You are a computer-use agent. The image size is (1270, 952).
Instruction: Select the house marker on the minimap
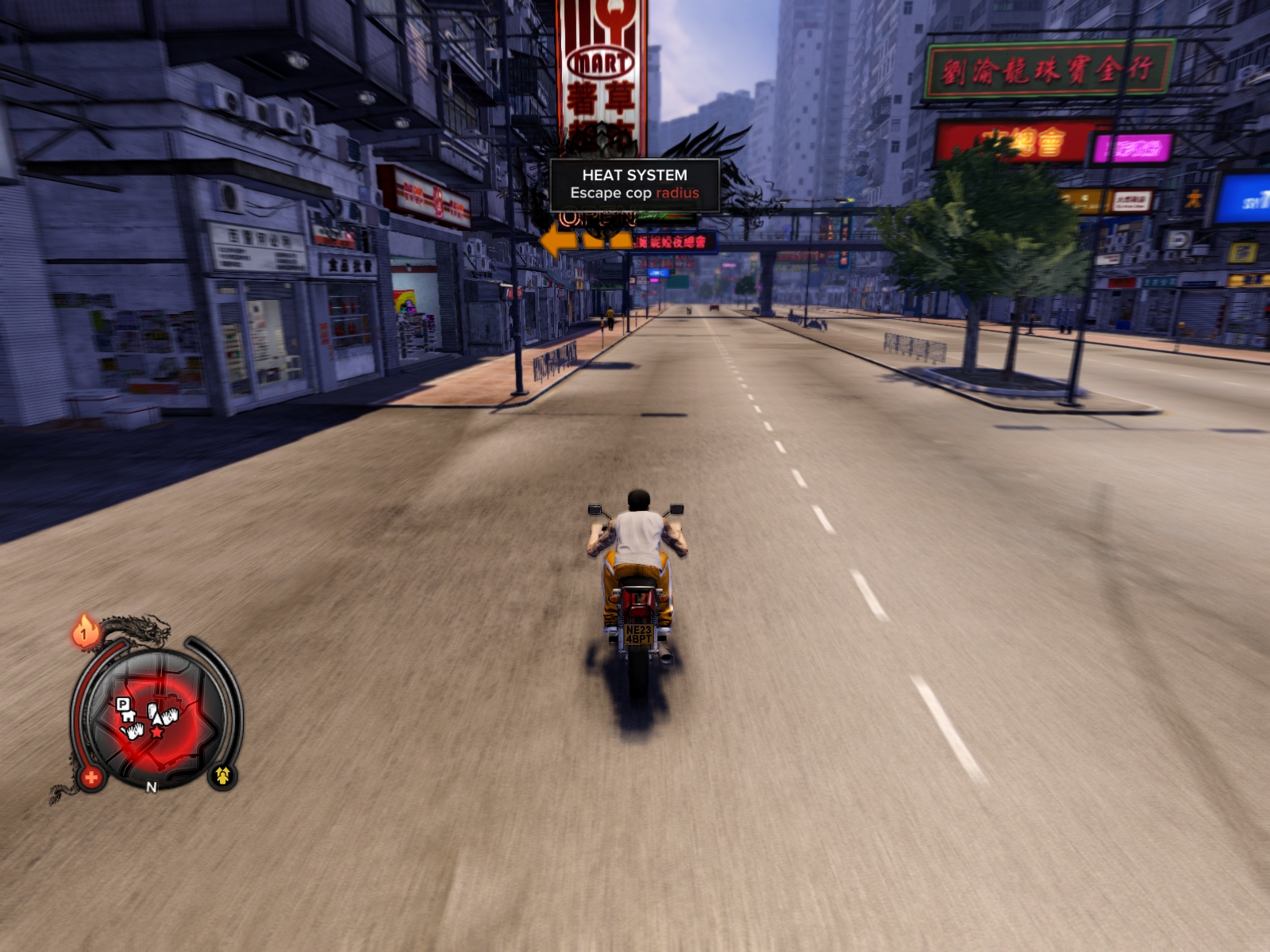(128, 716)
